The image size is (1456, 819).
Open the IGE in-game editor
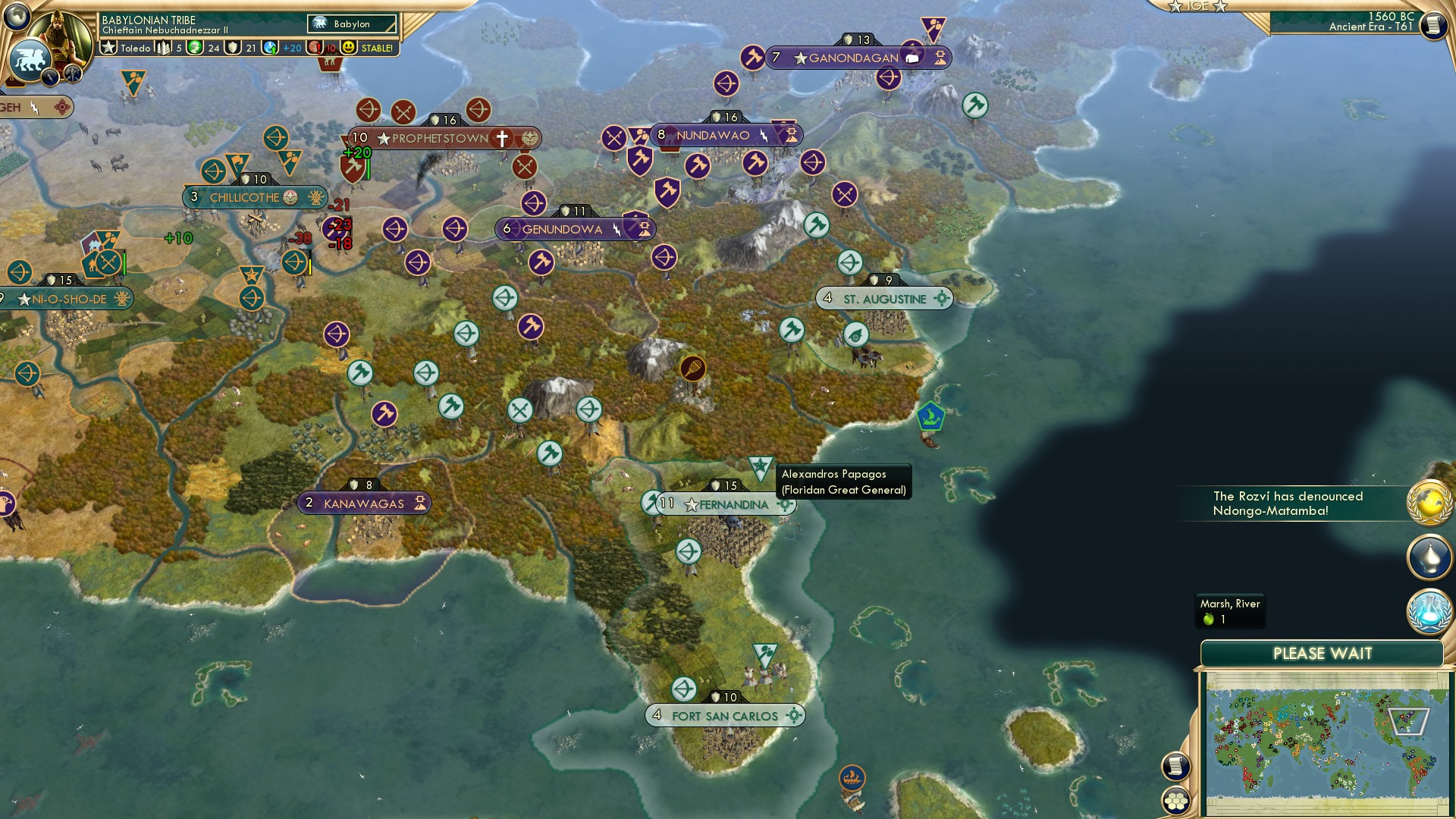[x=1197, y=6]
